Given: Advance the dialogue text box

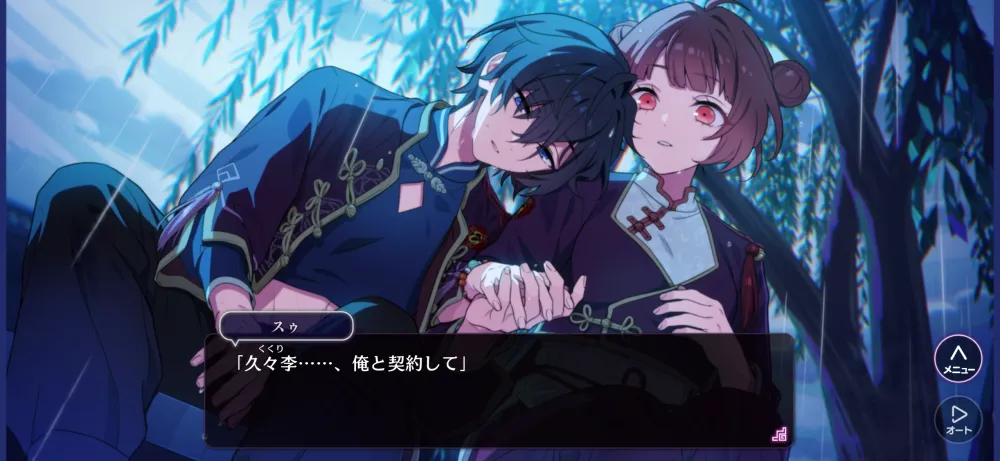Looking at the screenshot, I should 500,390.
